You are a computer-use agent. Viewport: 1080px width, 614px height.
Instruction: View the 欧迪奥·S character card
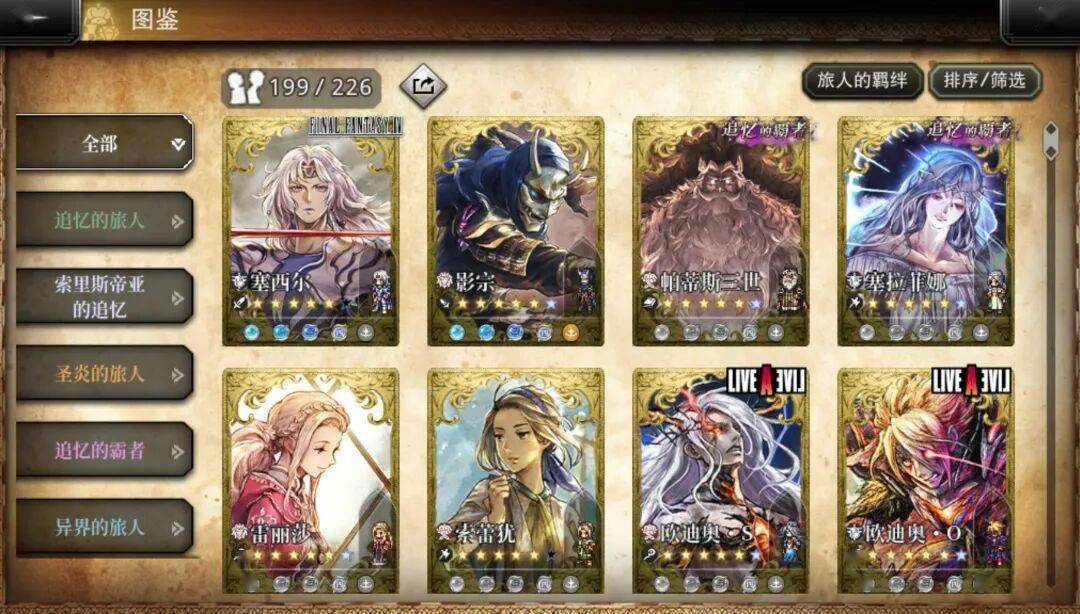(x=720, y=480)
